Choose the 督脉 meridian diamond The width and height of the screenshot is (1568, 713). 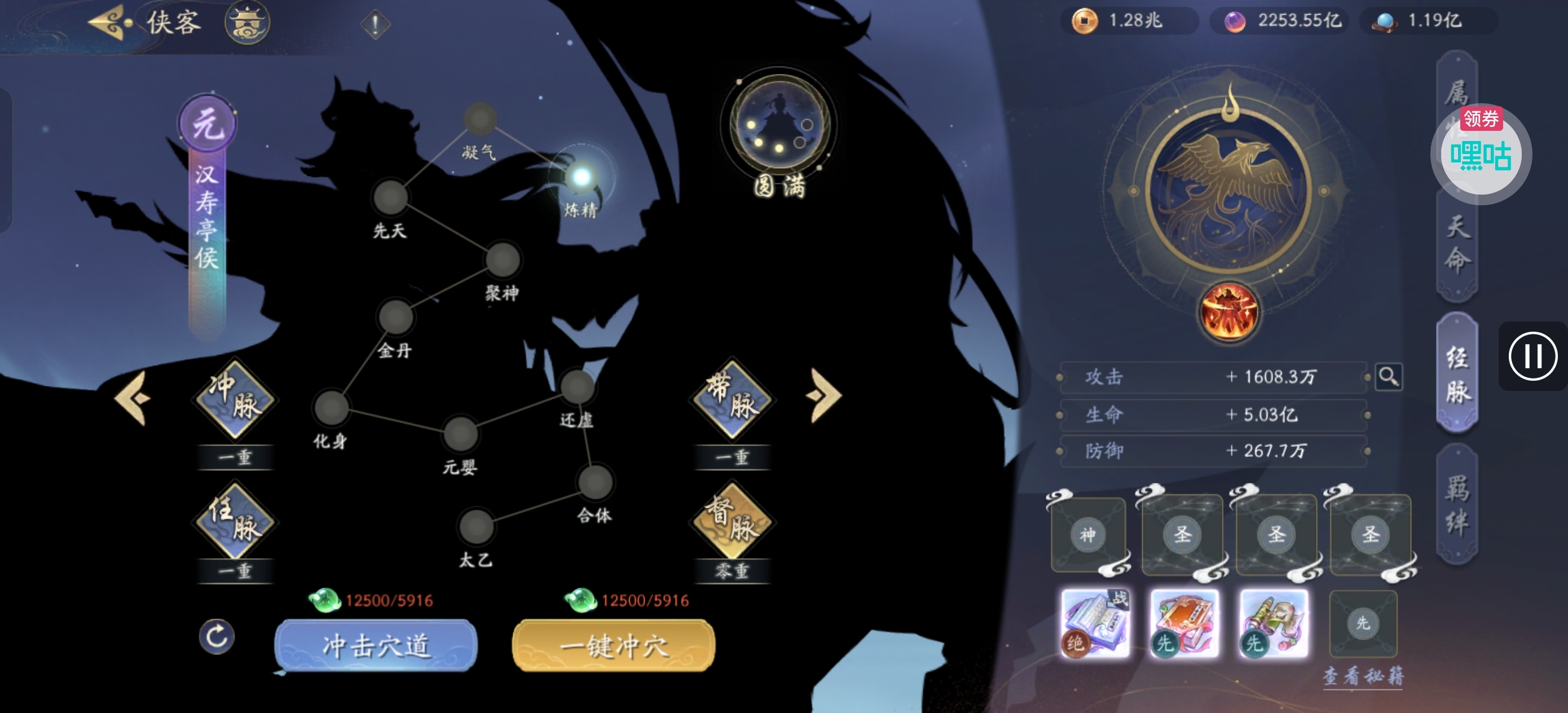pyautogui.click(x=732, y=521)
